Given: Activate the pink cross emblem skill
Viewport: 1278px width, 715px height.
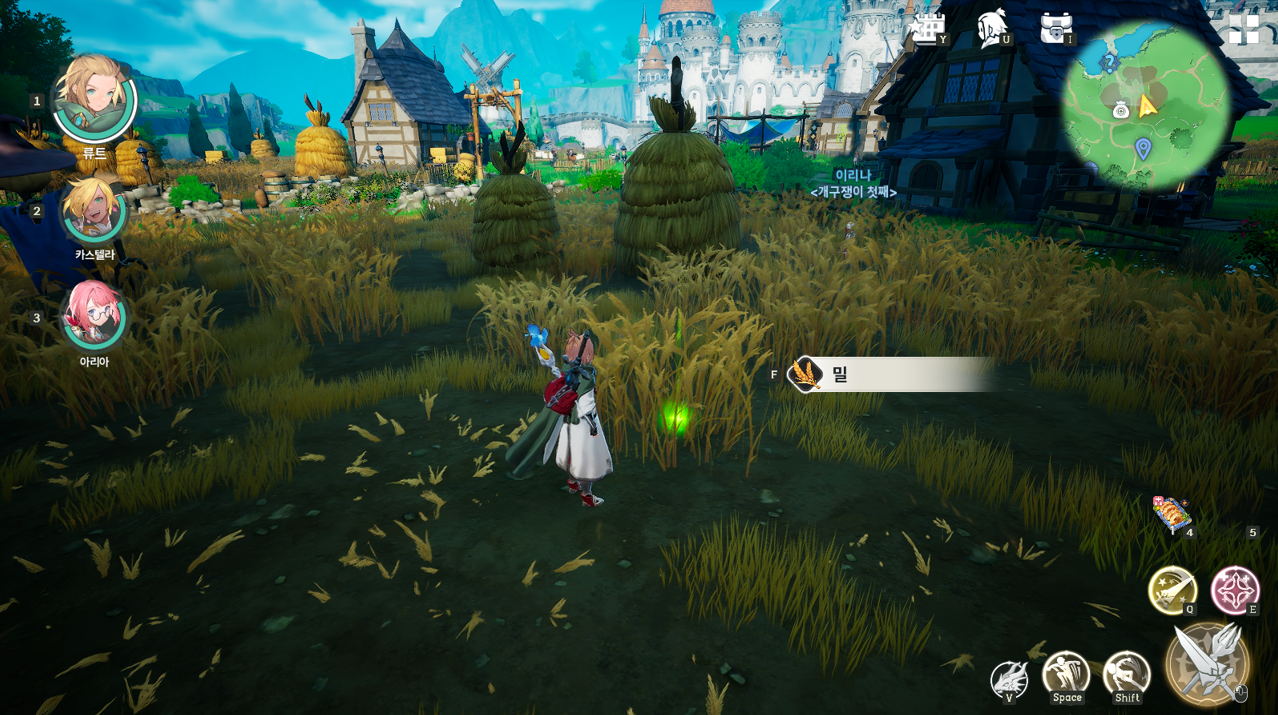Looking at the screenshot, I should (1235, 590).
